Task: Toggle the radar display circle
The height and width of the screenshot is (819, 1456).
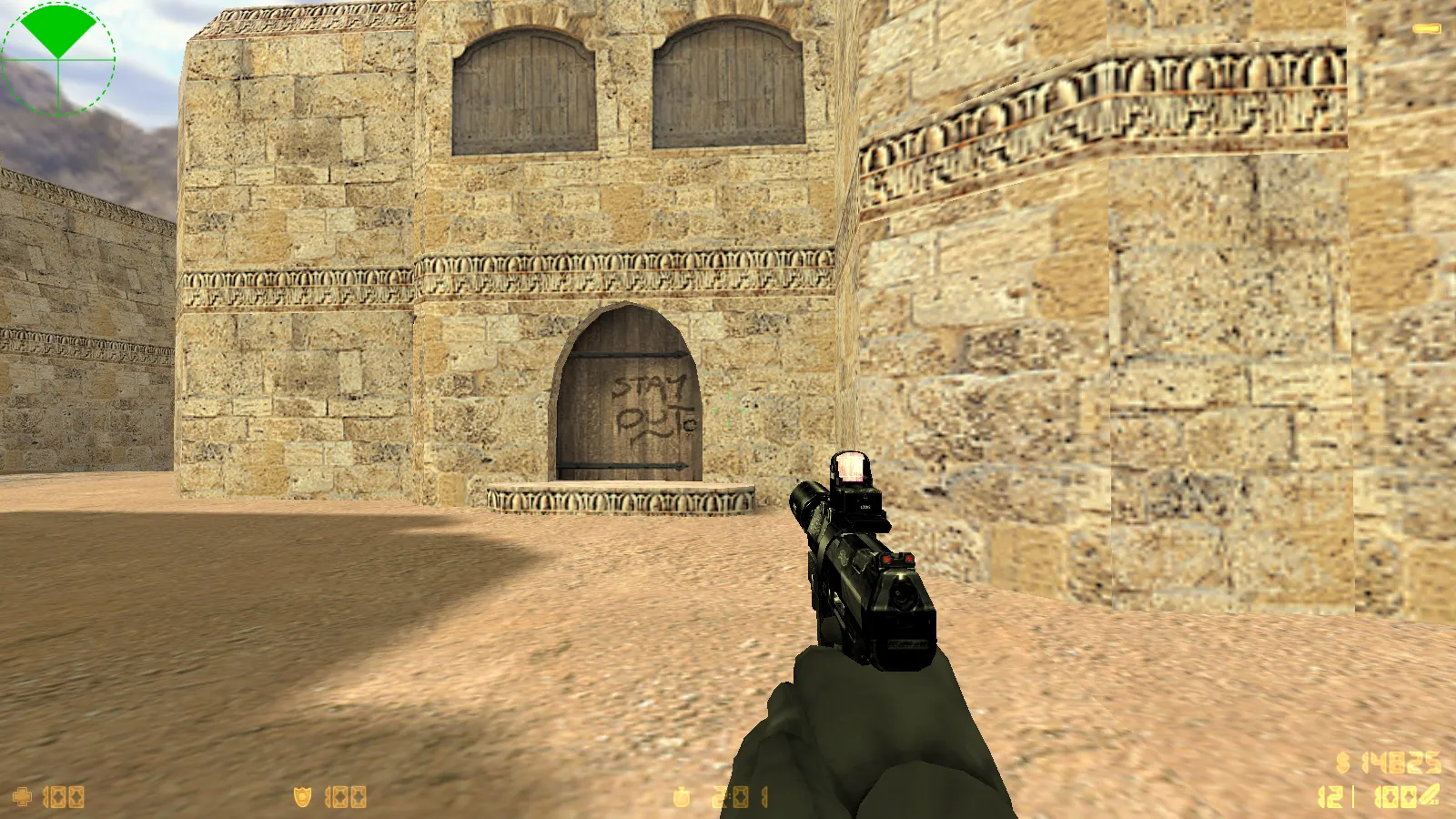Action: click(x=59, y=59)
